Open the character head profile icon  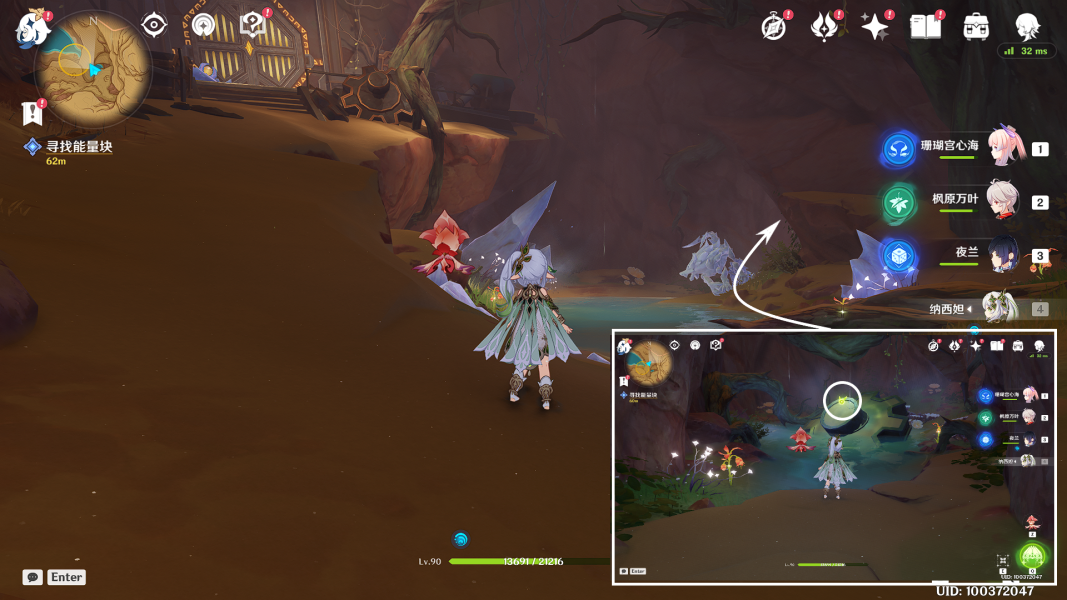click(x=1027, y=25)
